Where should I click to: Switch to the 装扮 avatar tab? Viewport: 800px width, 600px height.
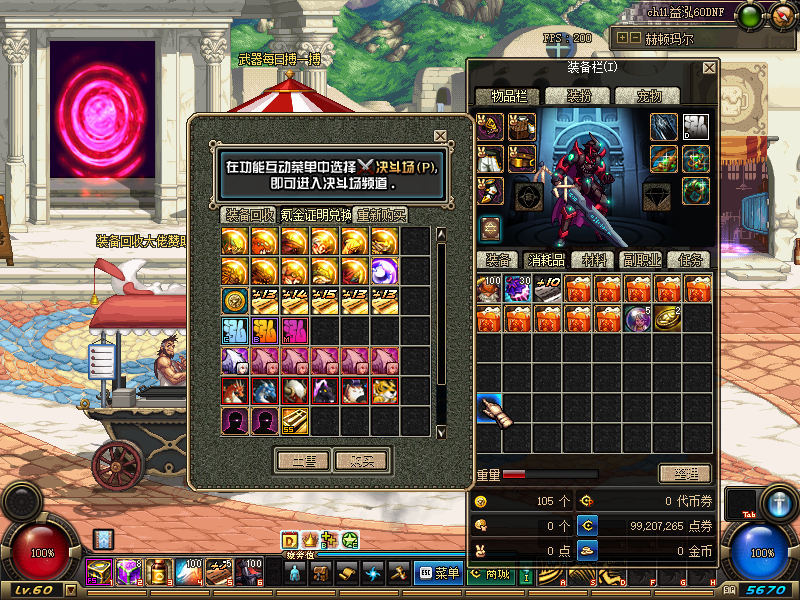(579, 96)
